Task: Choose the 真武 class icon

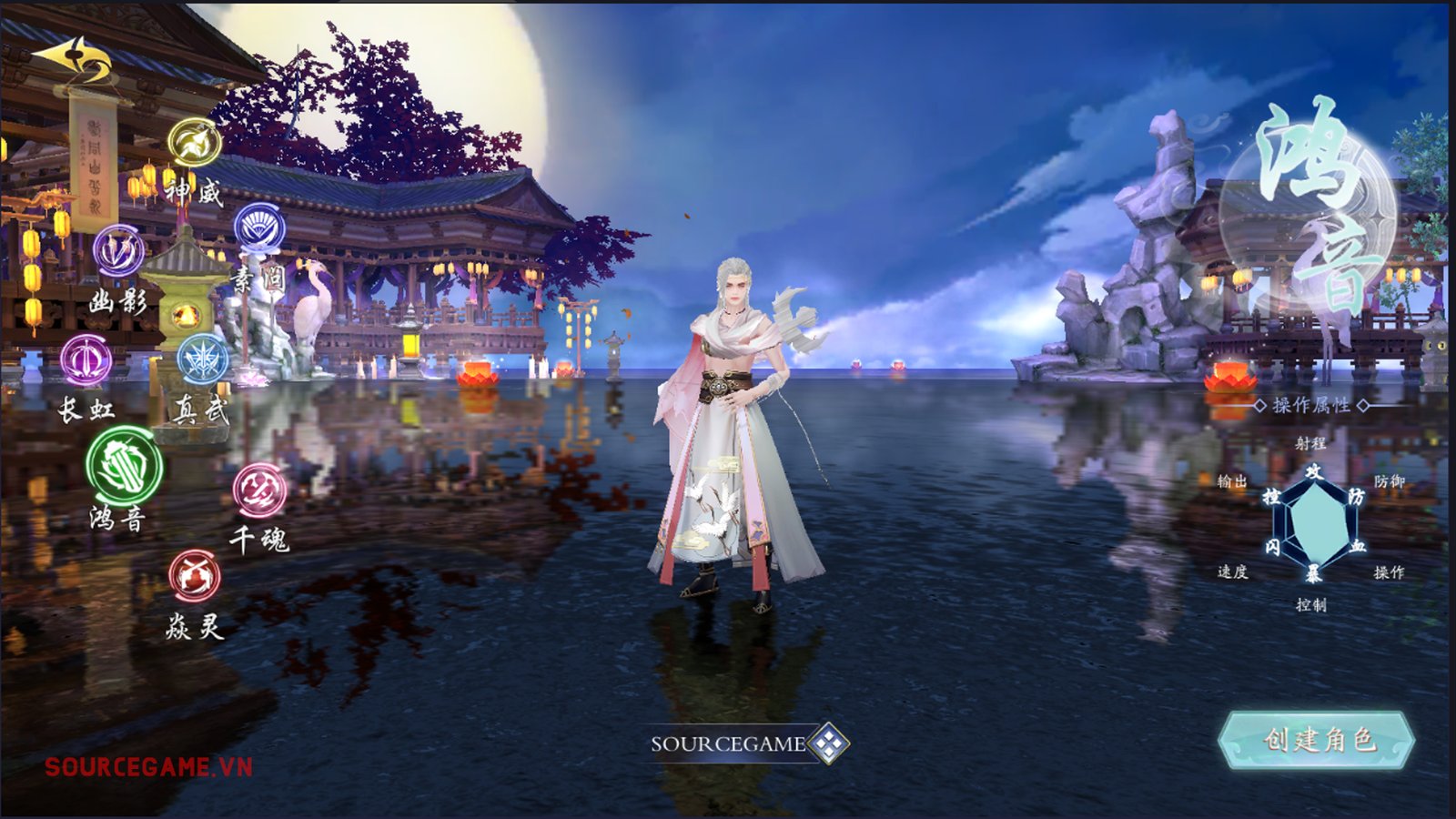Action: 203,359
